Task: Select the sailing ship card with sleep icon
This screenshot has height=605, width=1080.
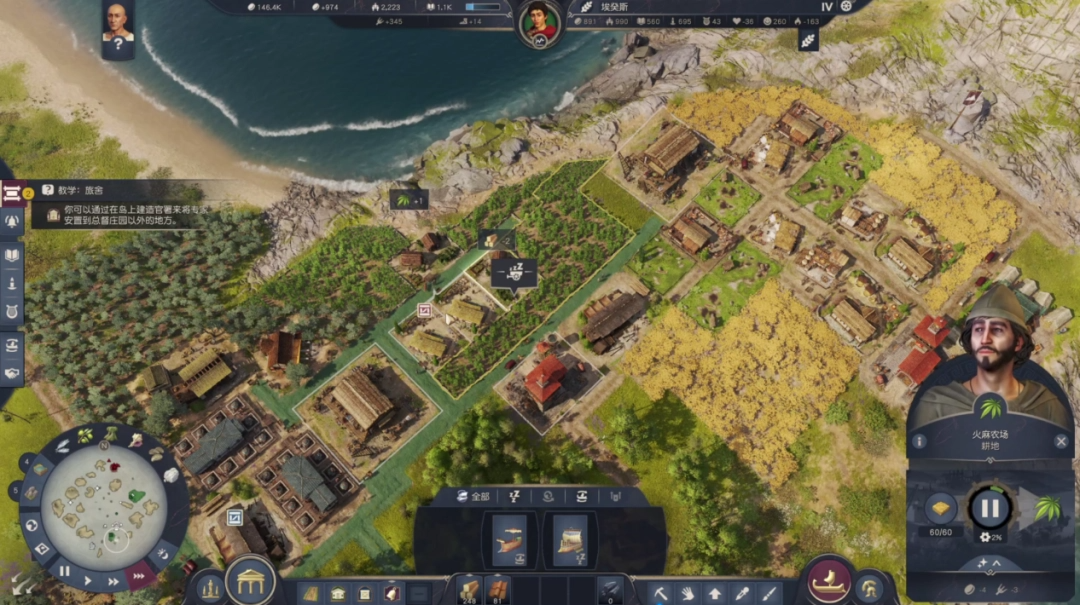Action: pyautogui.click(x=569, y=540)
